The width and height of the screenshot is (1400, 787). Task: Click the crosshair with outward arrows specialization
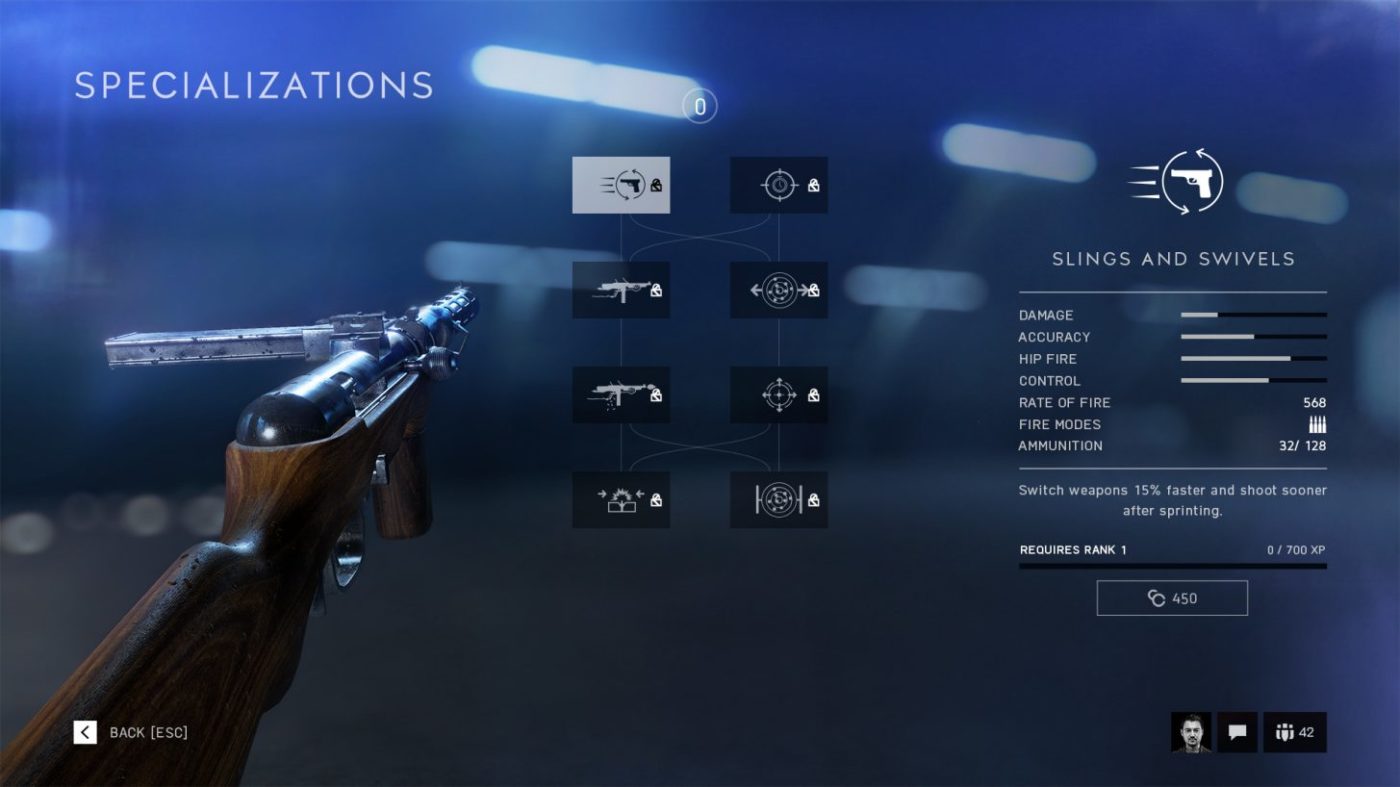click(778, 394)
